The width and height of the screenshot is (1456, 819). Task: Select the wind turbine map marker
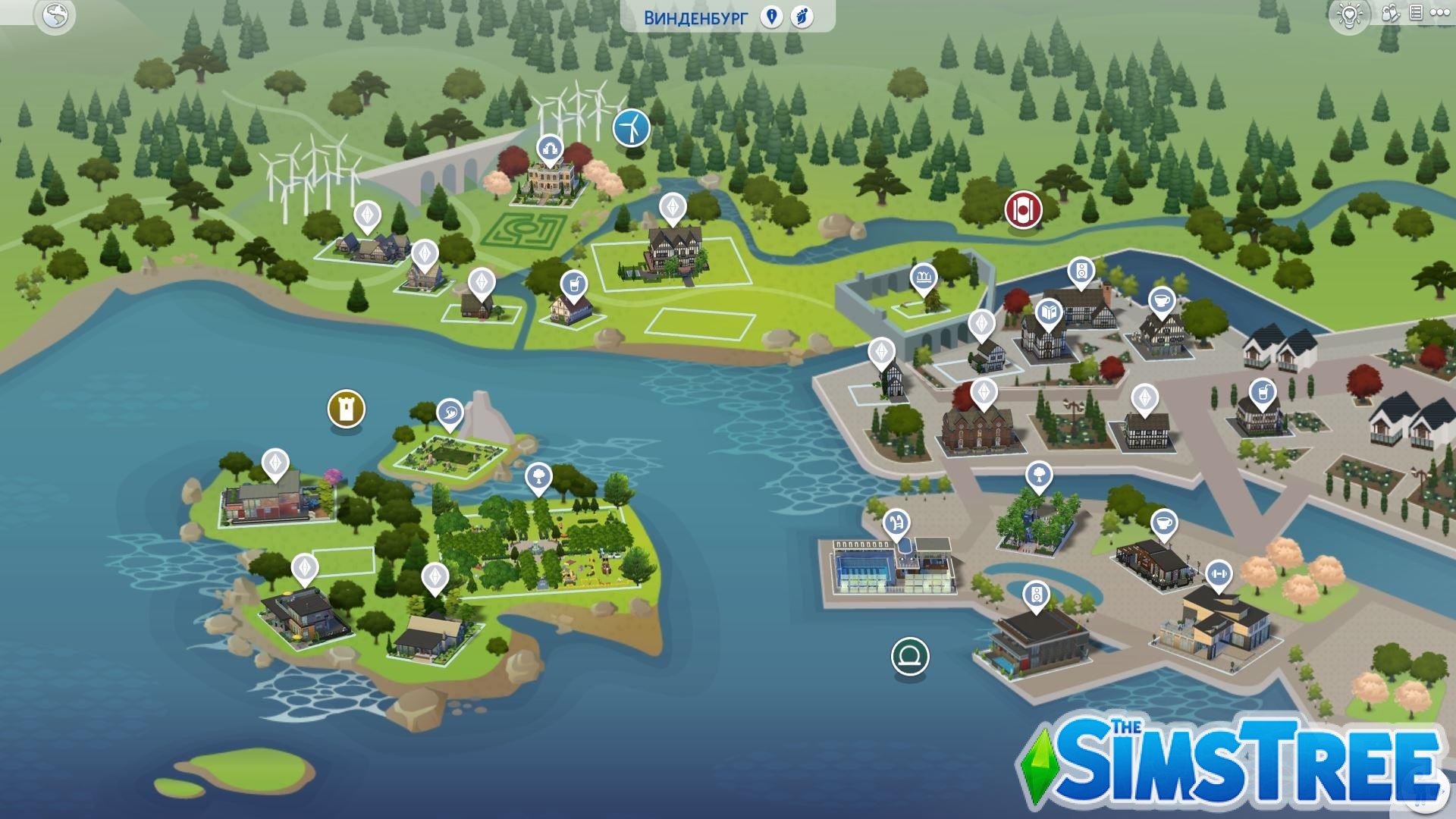click(x=631, y=127)
